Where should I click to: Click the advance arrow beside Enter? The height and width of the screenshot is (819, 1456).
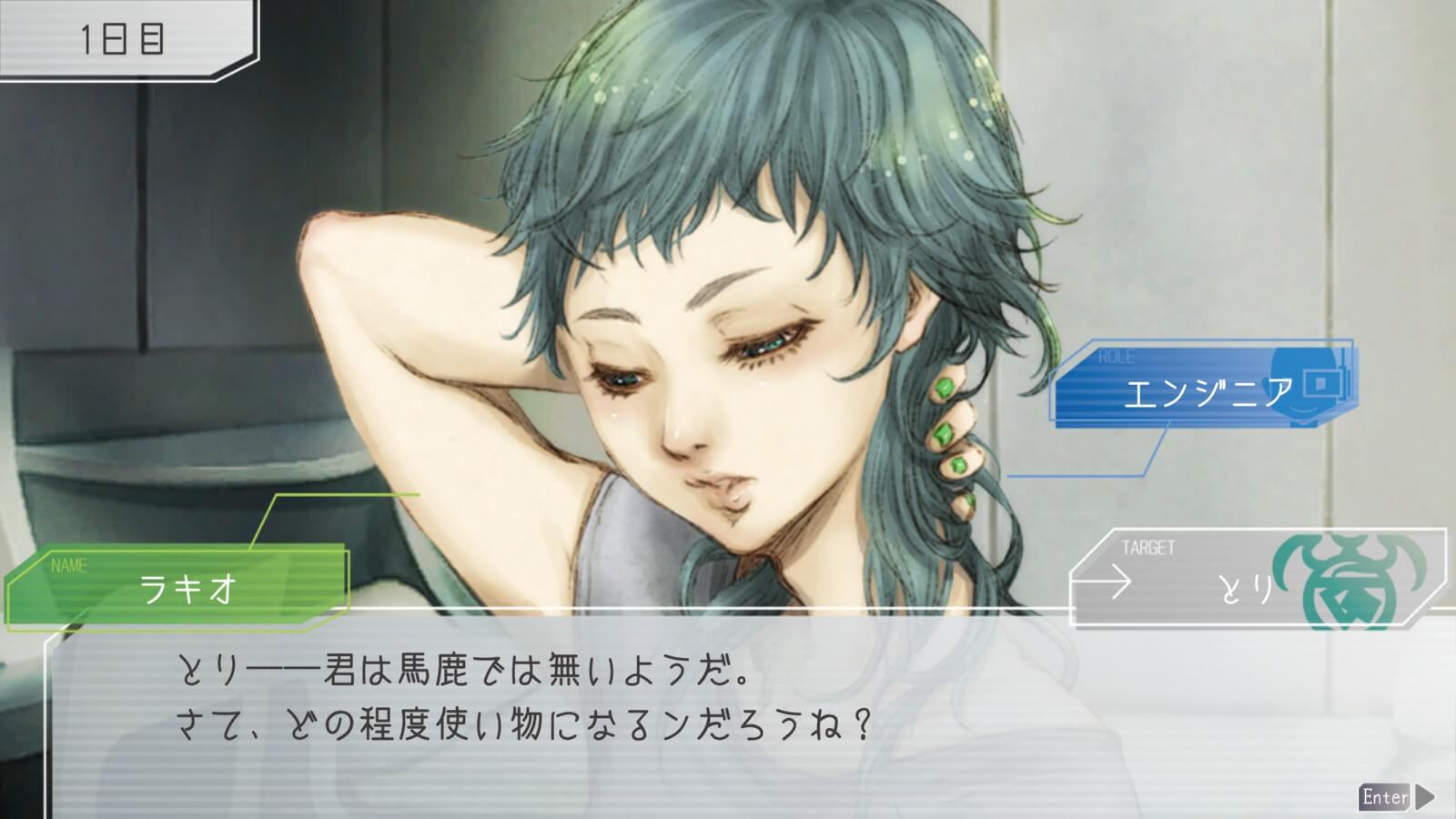(x=1426, y=797)
